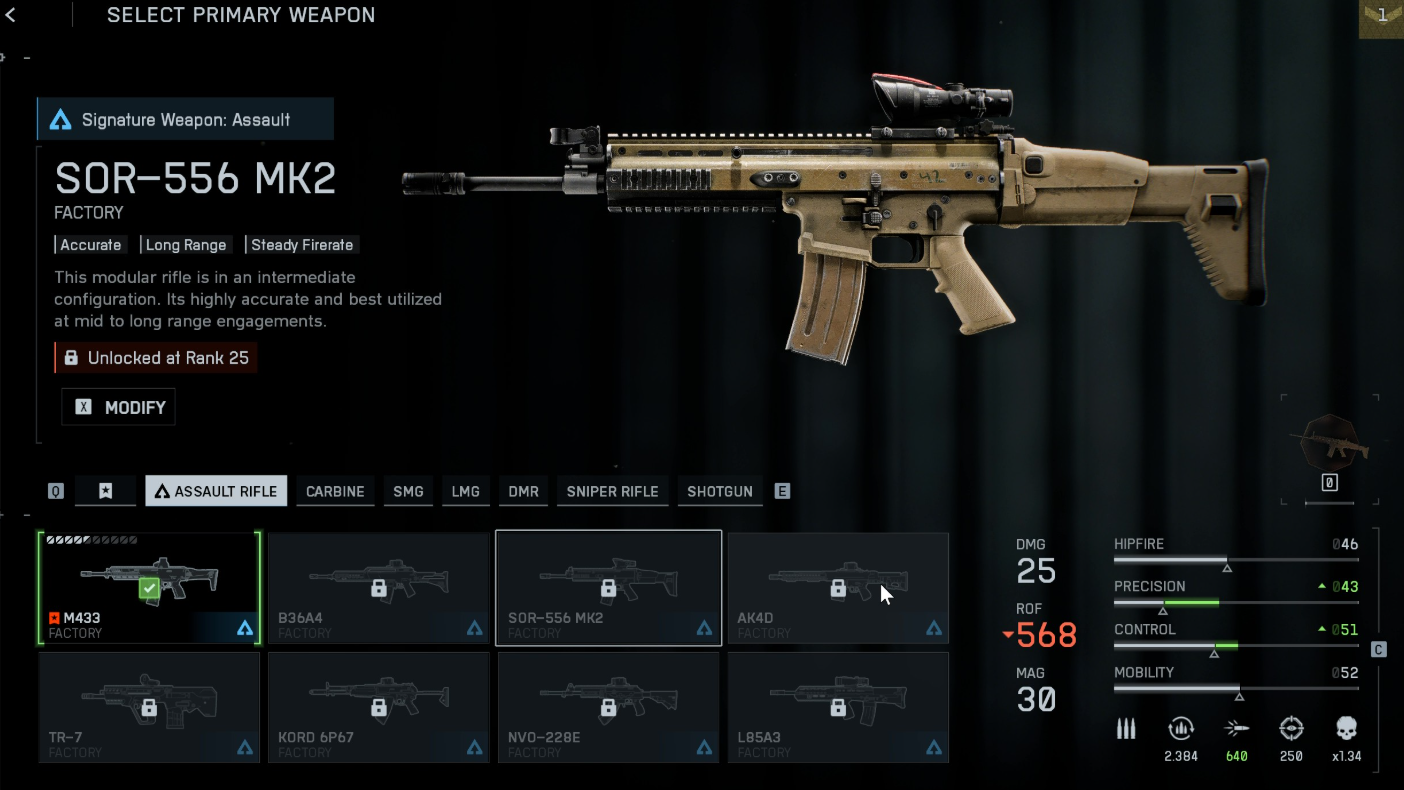Screen dimensions: 1404x790
Task: Open the Shotgun category tab
Action: coord(720,491)
